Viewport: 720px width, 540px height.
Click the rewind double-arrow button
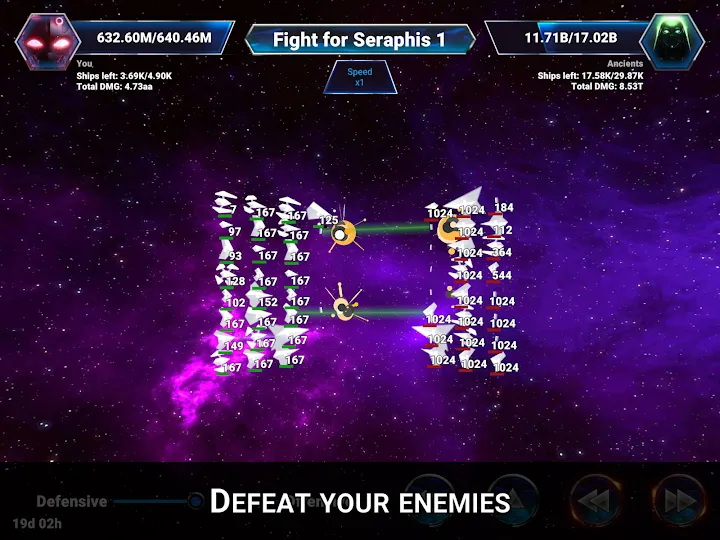(596, 499)
